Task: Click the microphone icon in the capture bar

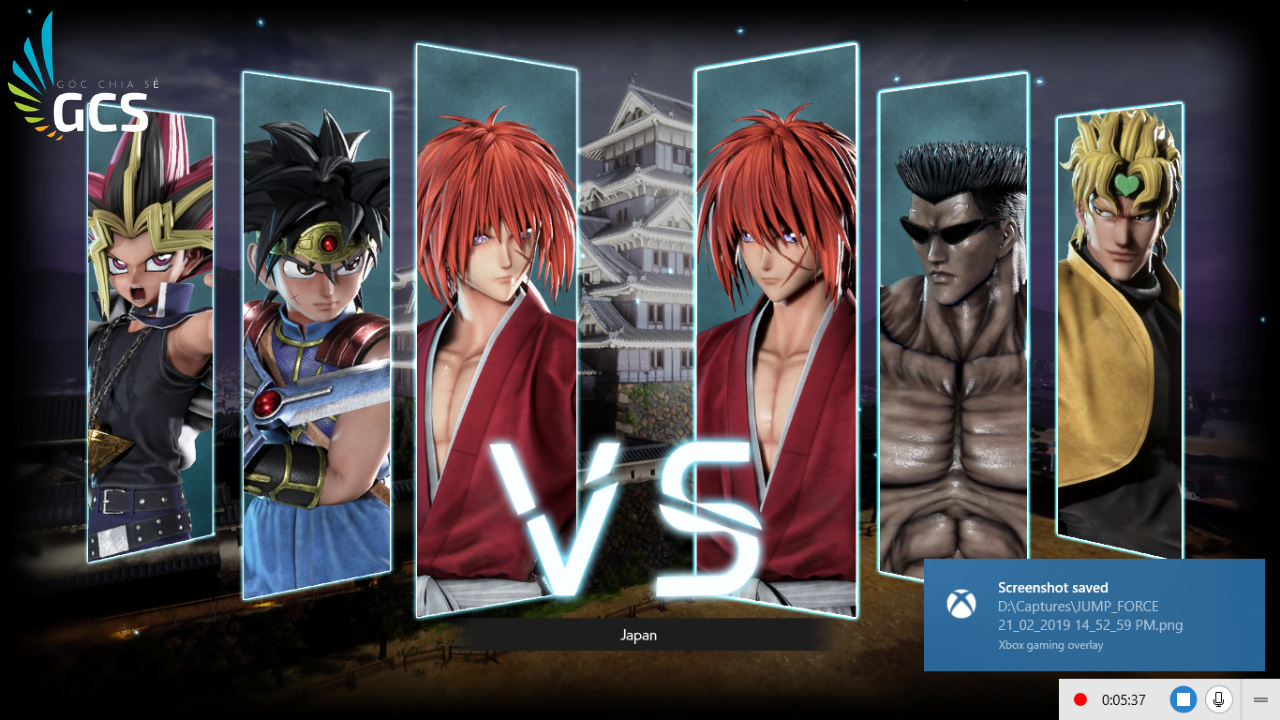Action: pos(1218,699)
